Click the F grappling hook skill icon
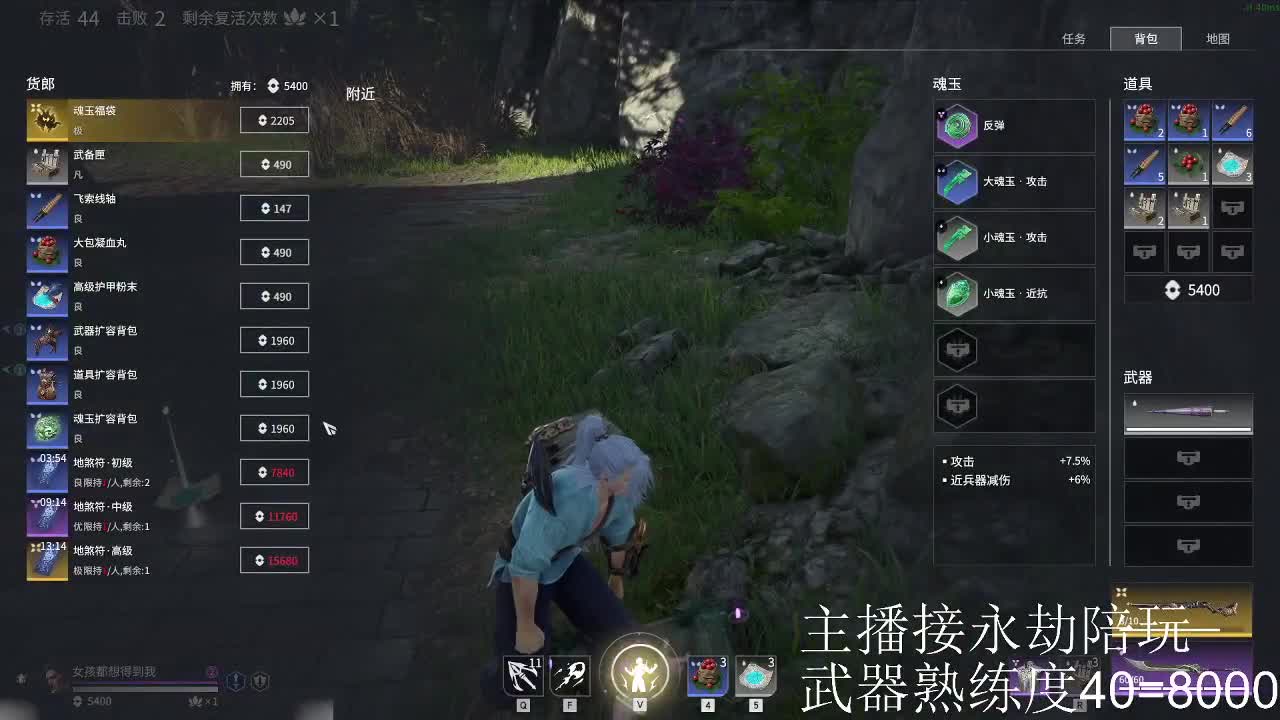Viewport: 1280px width, 720px height. (569, 676)
